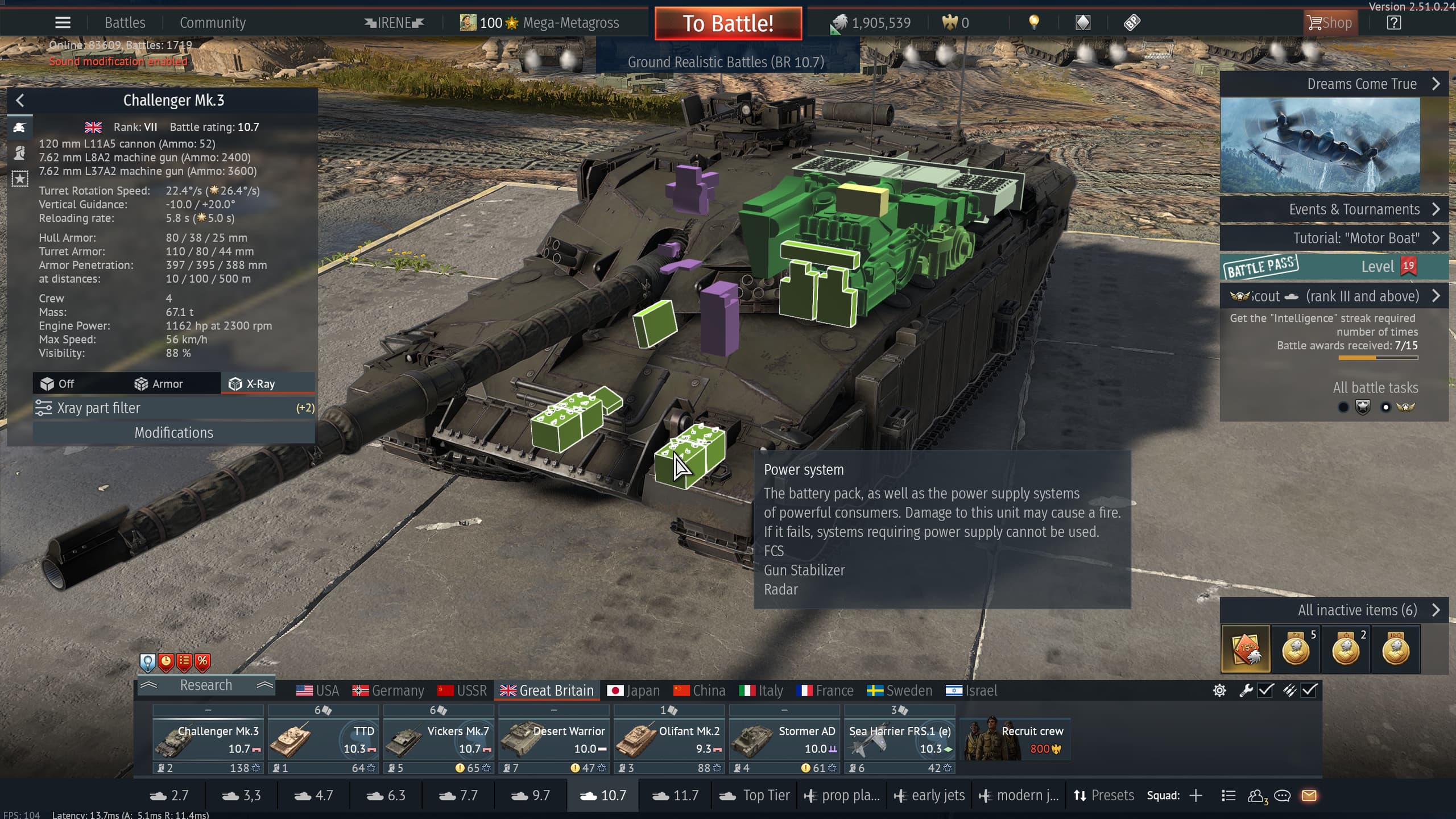The image size is (1456, 819).
Task: Switch to the 11.7 lineup preset
Action: (675, 796)
